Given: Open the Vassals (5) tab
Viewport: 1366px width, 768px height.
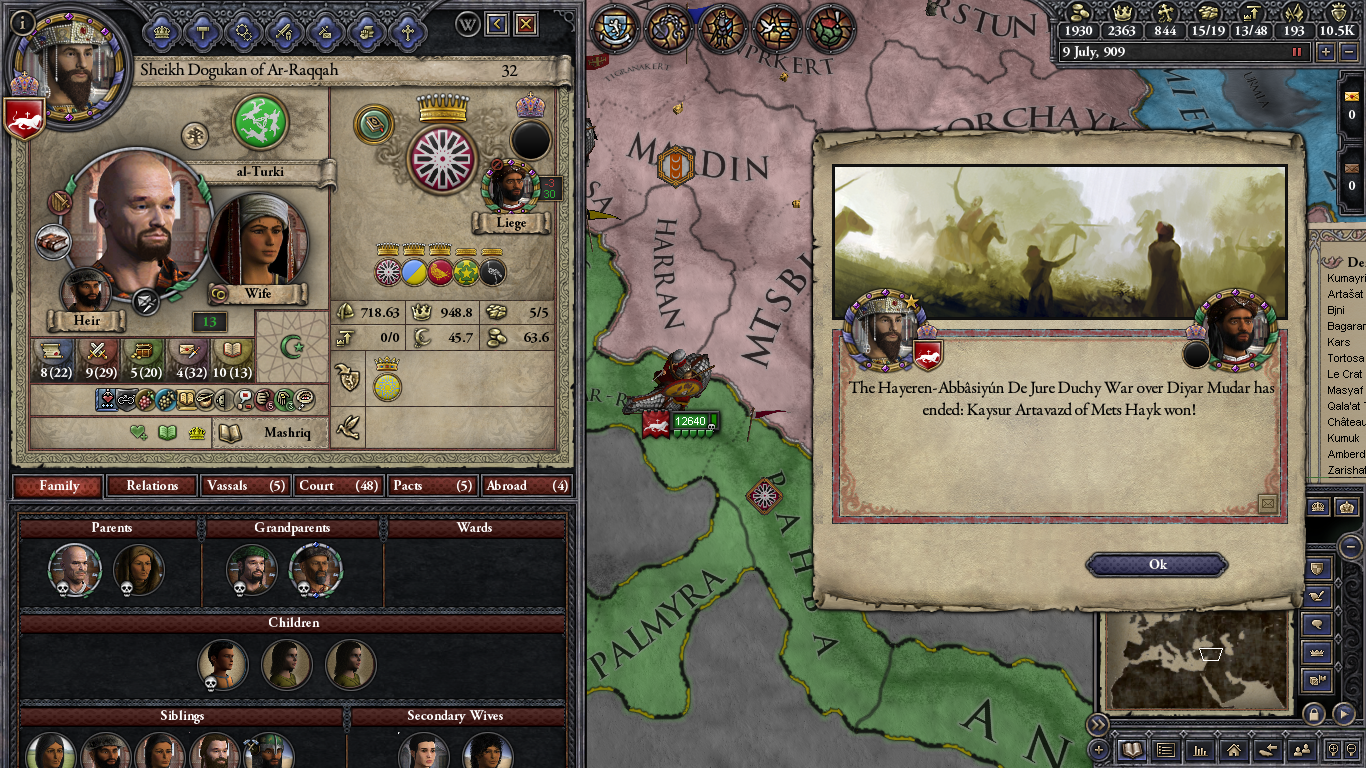Looking at the screenshot, I should (245, 486).
